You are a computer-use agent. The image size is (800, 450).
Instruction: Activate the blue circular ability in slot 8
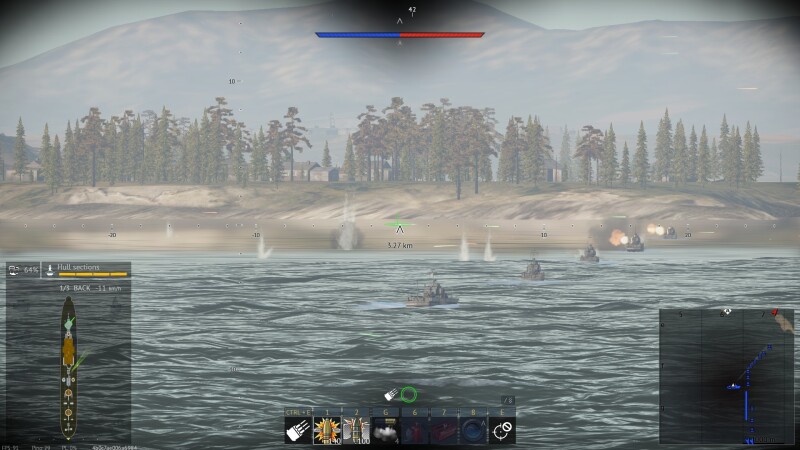click(473, 429)
